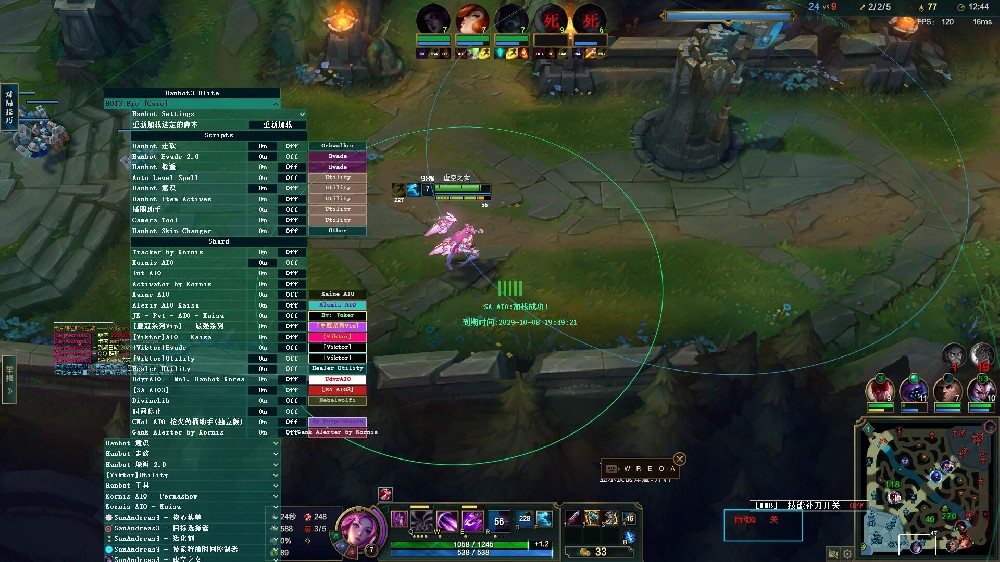The height and width of the screenshot is (562, 1000).
Task: Select the first ally champion portrait at top
Action: pos(432,20)
